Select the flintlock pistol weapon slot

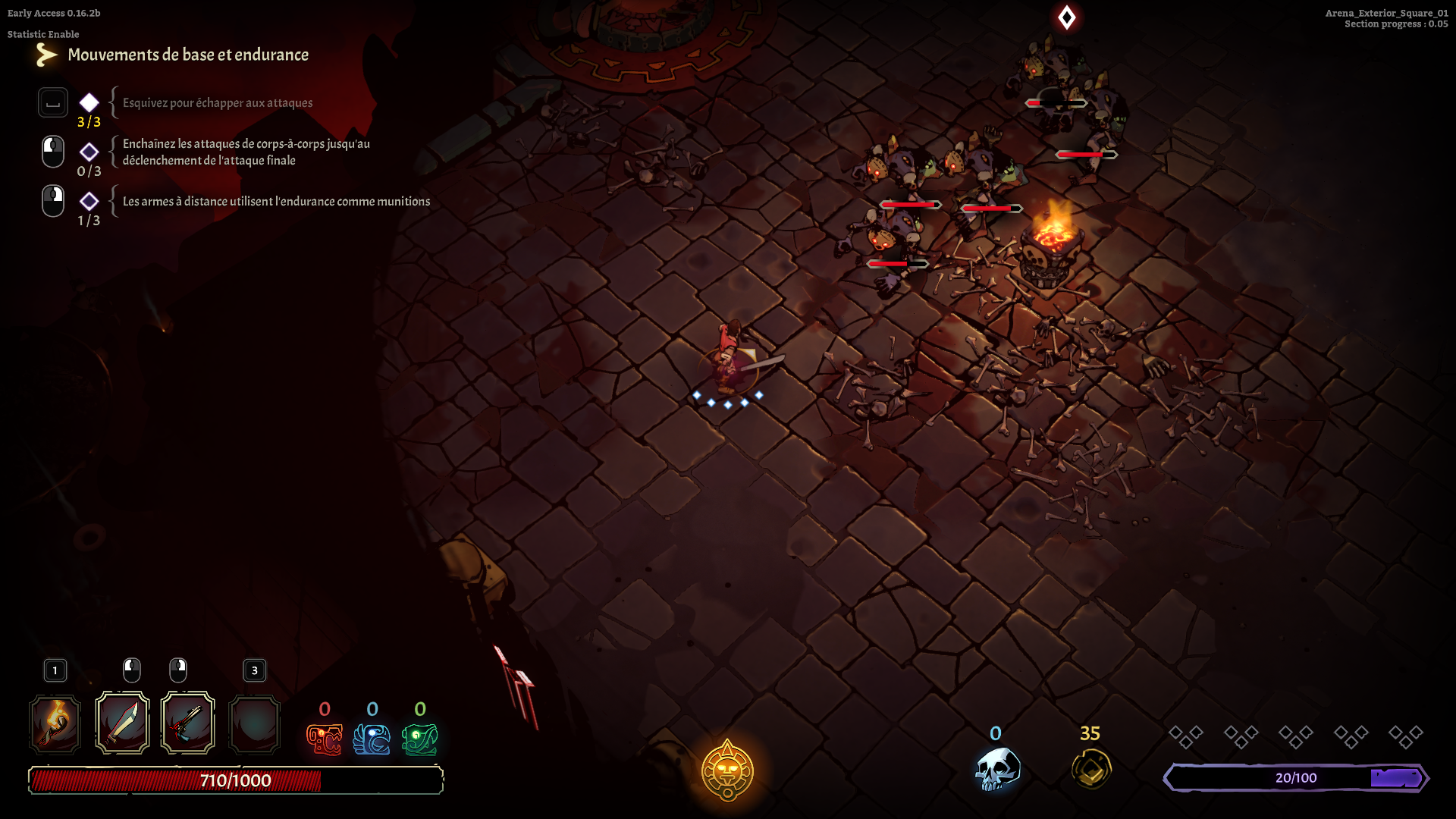[188, 723]
